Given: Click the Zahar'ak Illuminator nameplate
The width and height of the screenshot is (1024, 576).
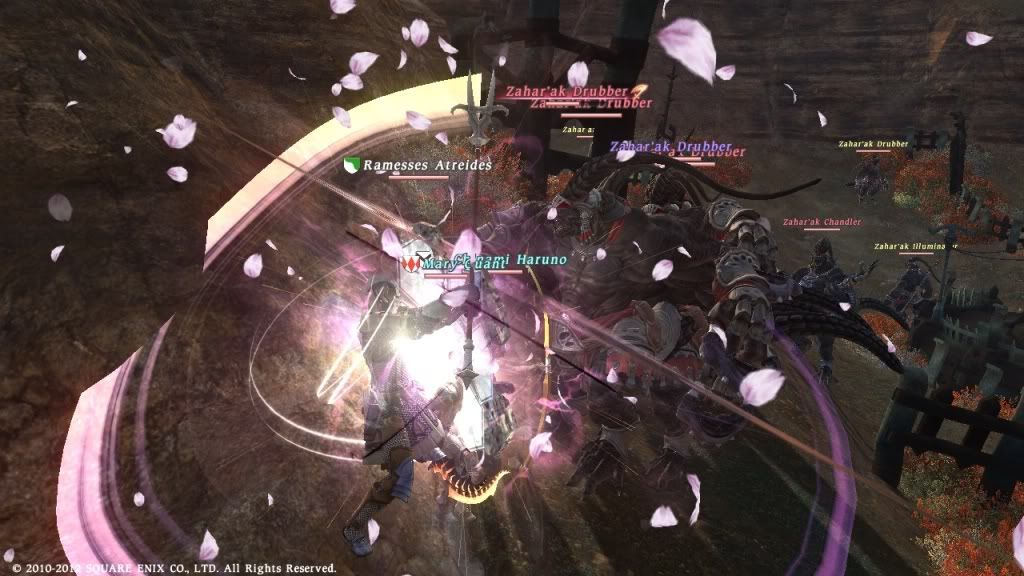Looking at the screenshot, I should (x=914, y=246).
